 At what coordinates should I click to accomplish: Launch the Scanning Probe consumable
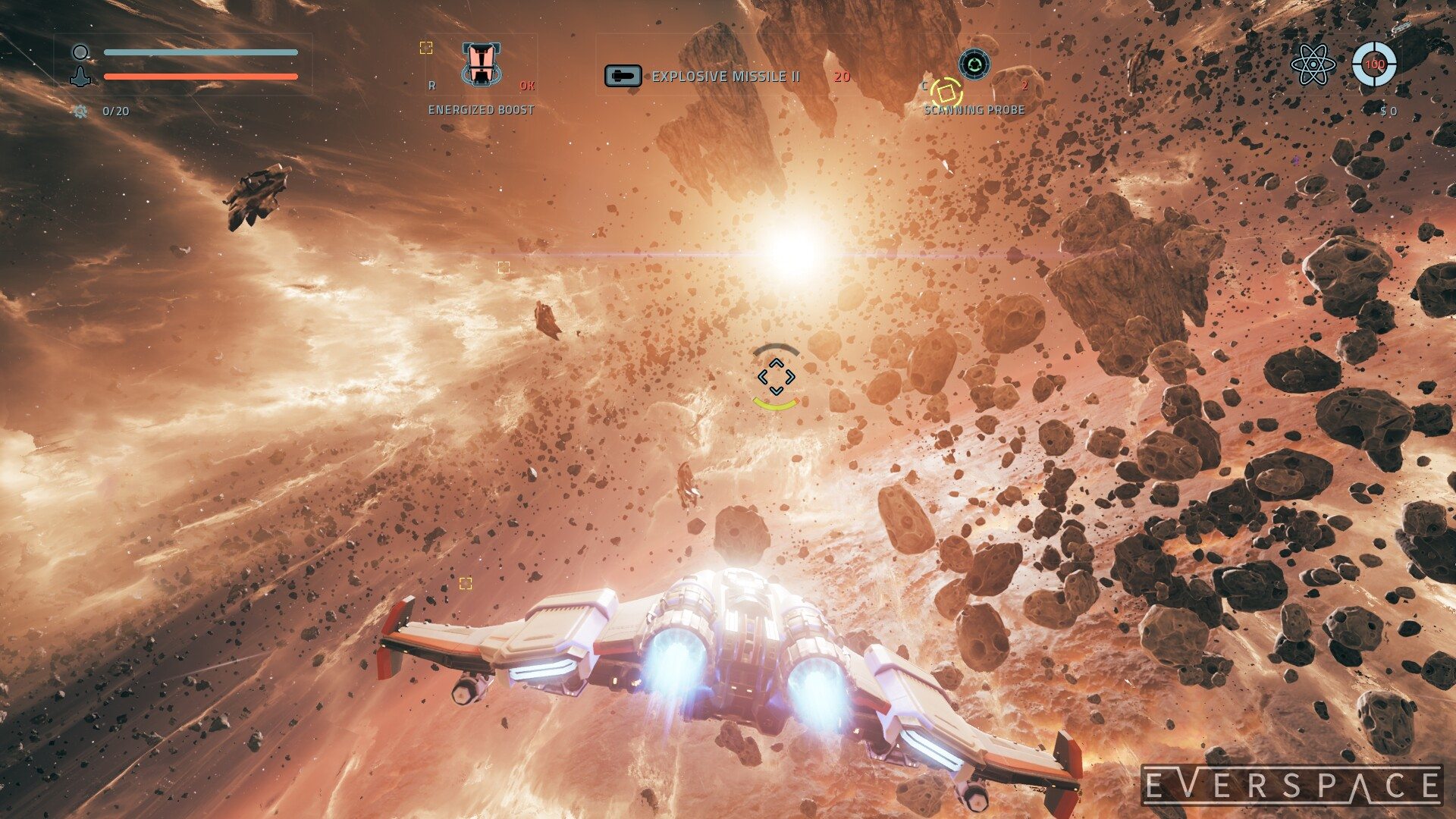[946, 93]
